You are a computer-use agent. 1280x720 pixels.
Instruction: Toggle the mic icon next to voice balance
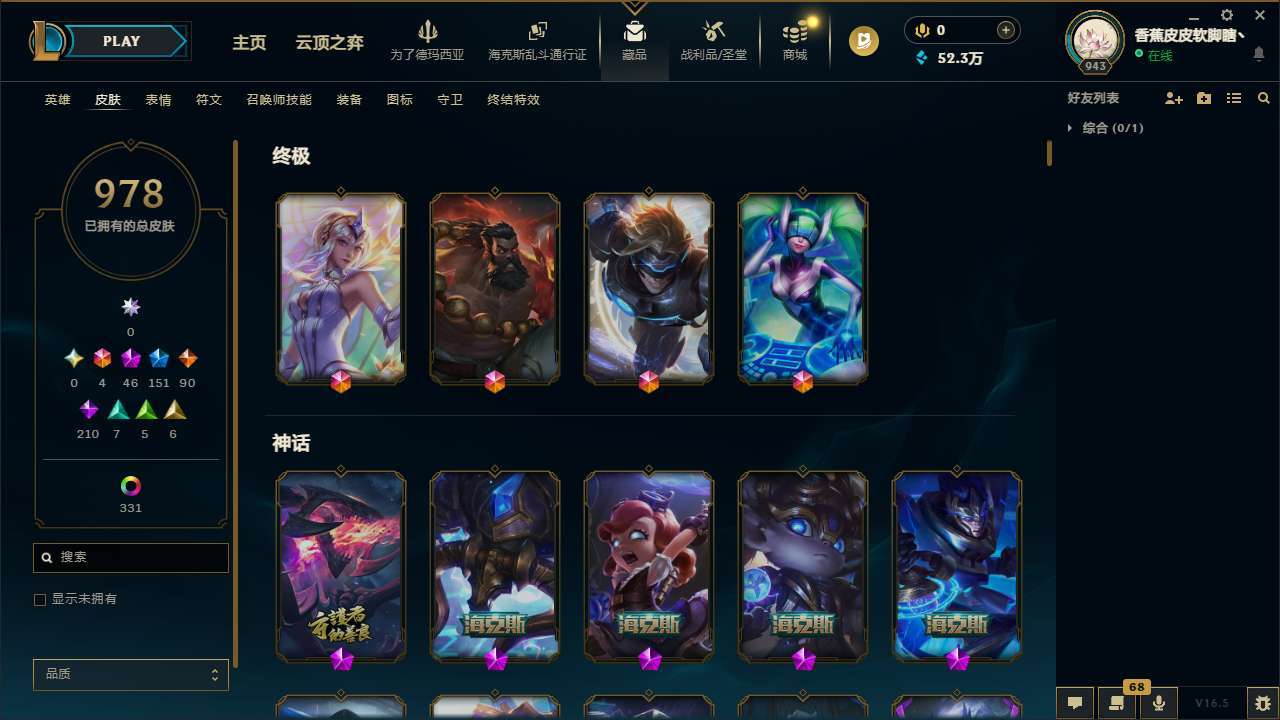[x=921, y=30]
